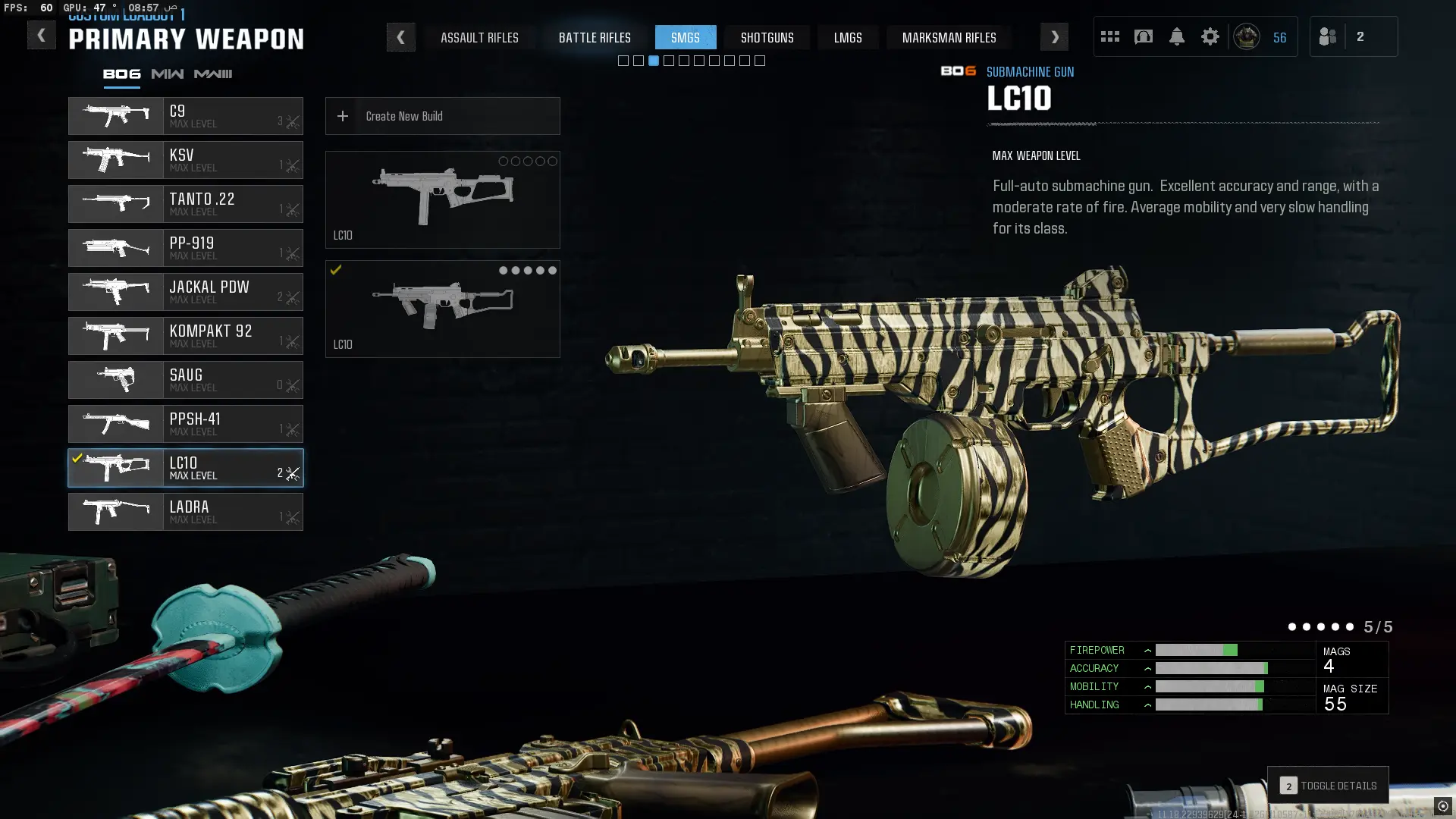Screen dimensions: 1456x819
Task: Select the Ladra submachine gun
Action: tap(186, 512)
